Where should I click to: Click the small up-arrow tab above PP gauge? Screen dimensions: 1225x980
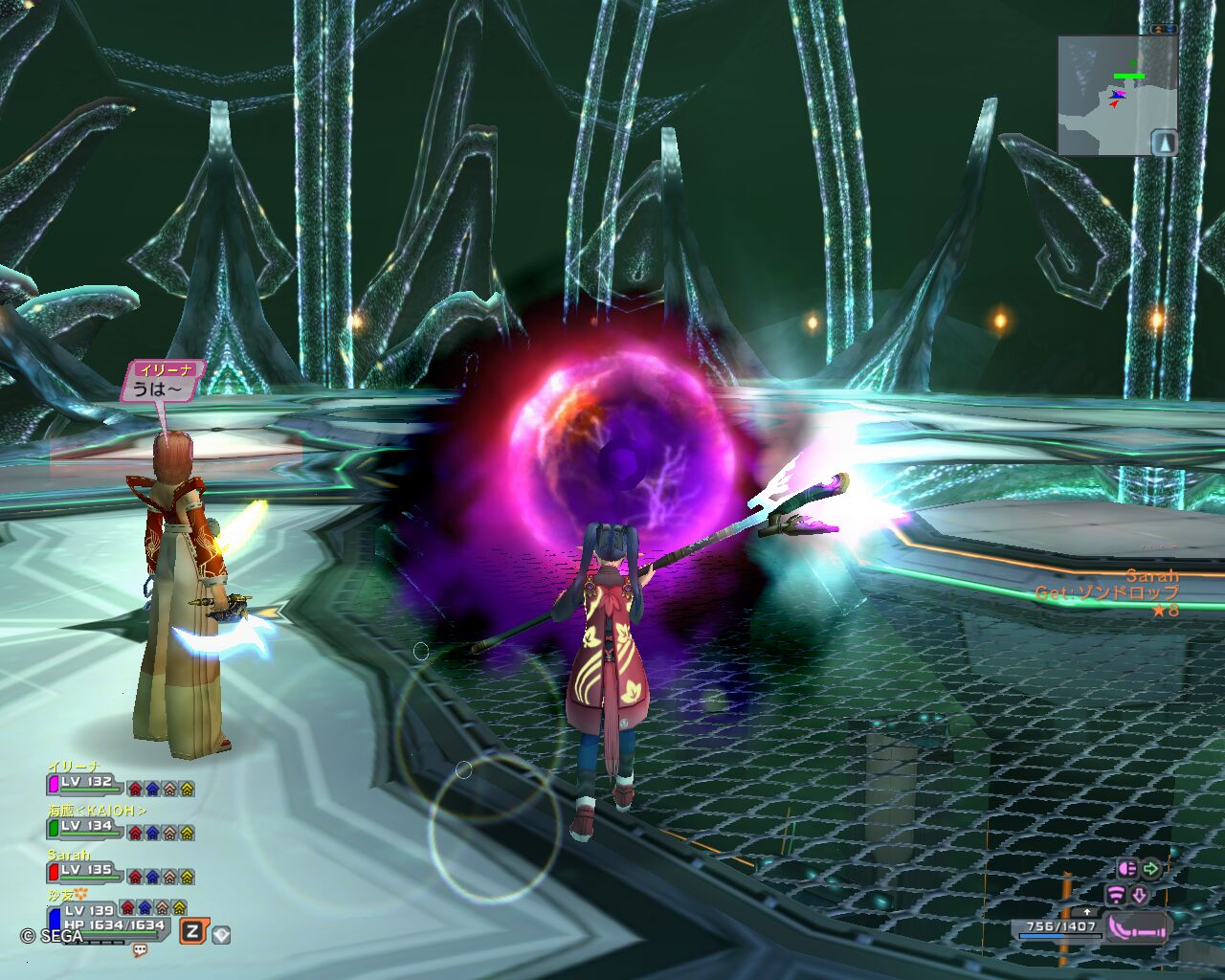point(1087,911)
